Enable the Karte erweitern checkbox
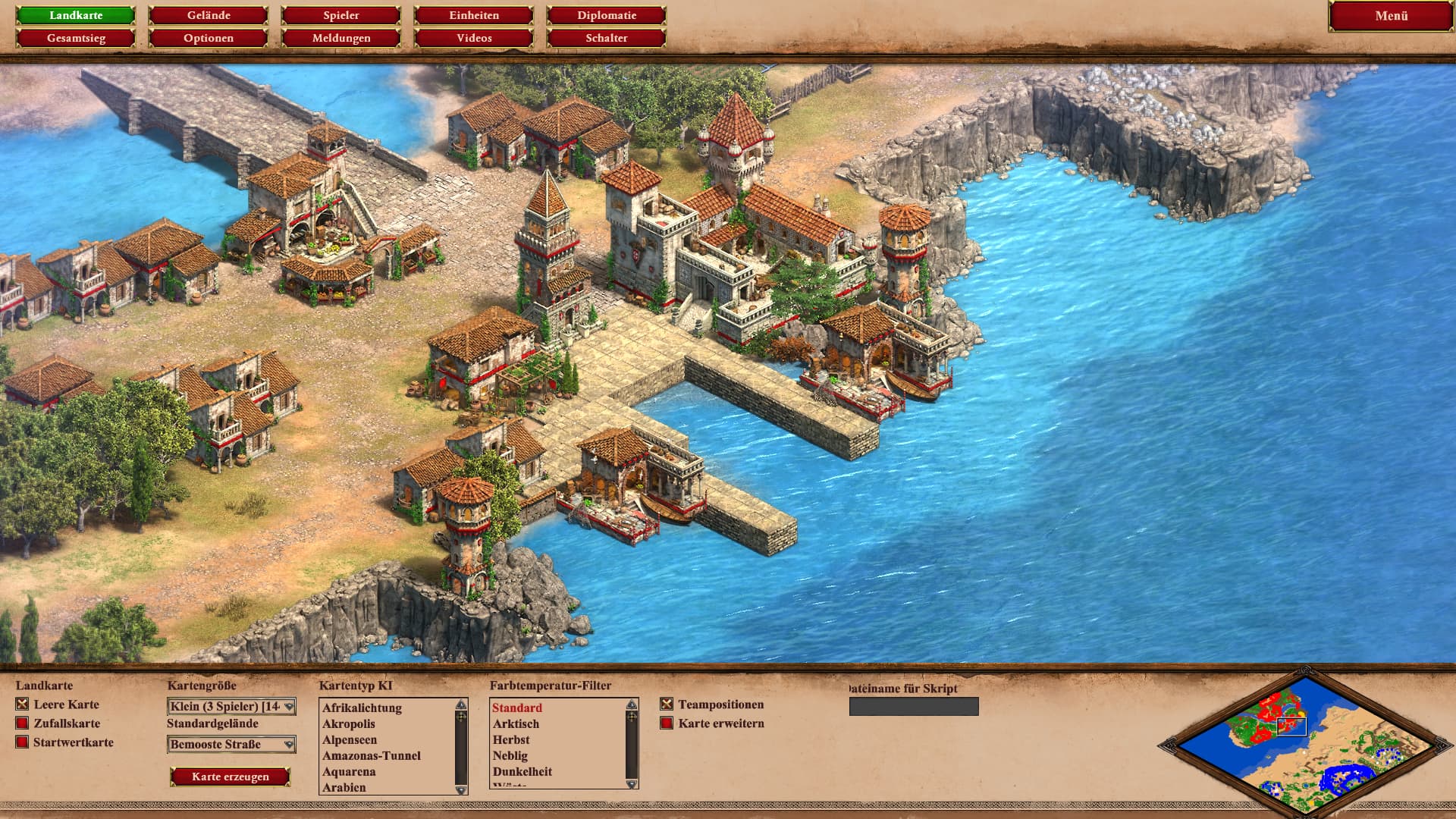The height and width of the screenshot is (819, 1456). click(667, 723)
